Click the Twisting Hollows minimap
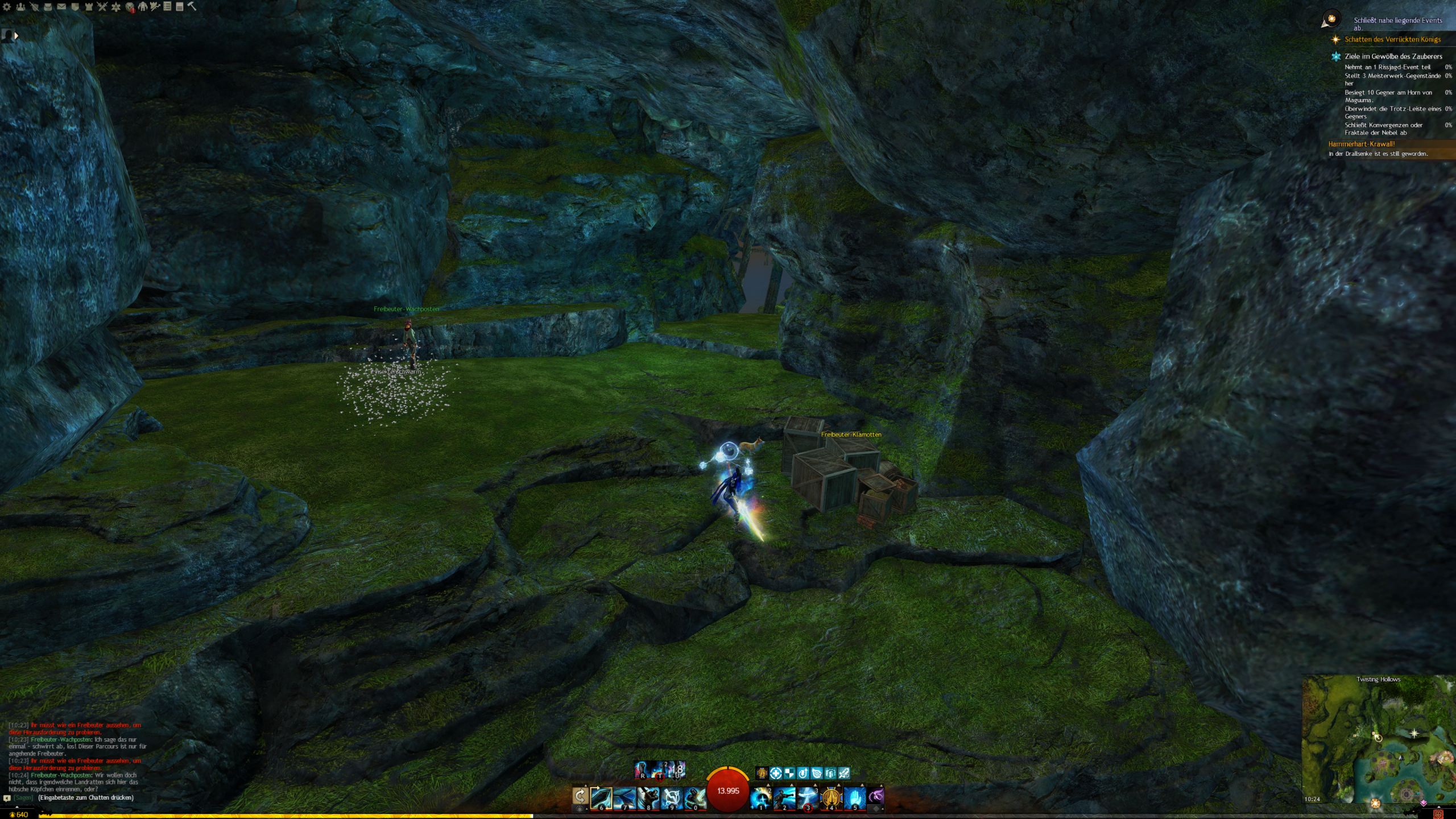This screenshot has height=819, width=1456. [1378, 739]
